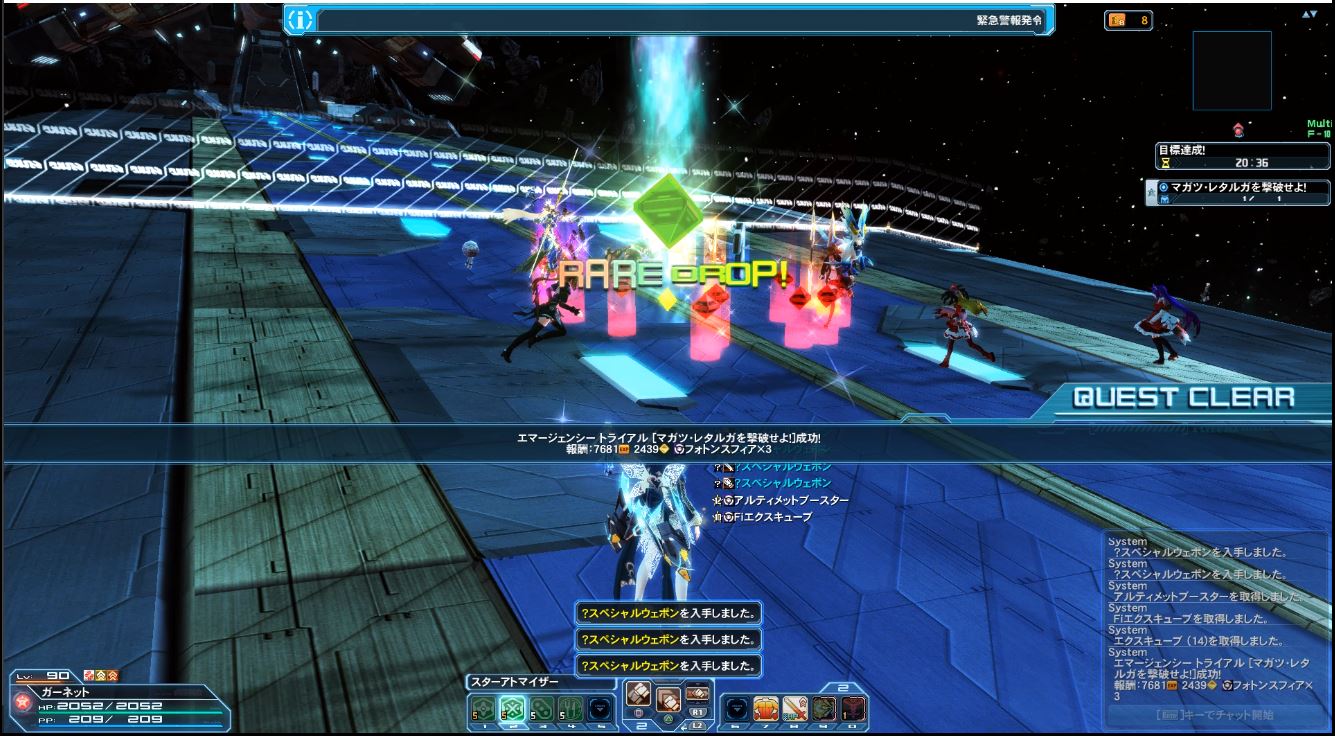1335x736 pixels.
Task: Activate the orange armor skill icon
Action: pos(766,709)
